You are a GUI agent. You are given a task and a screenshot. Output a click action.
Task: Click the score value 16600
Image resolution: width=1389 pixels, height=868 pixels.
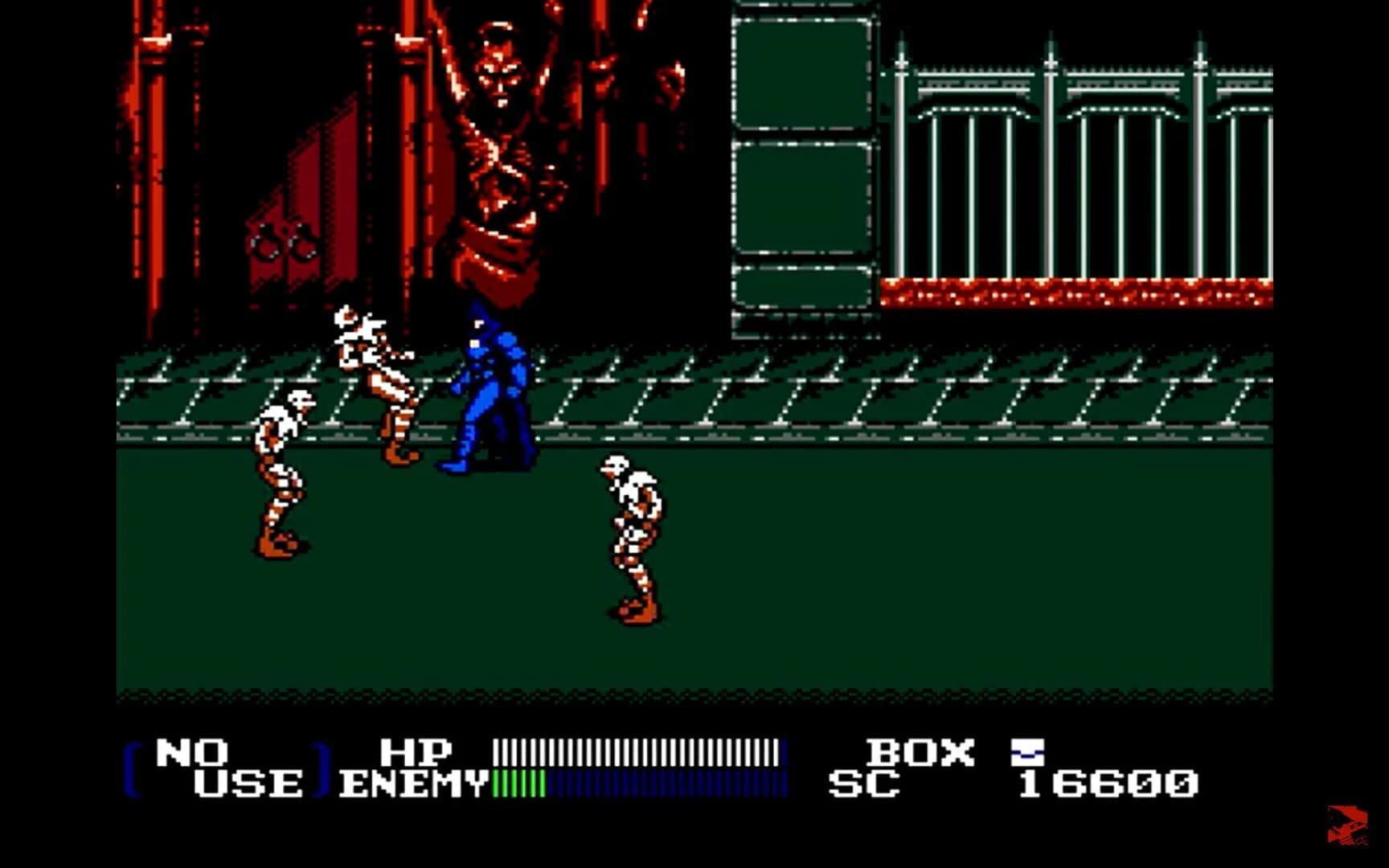[1108, 780]
